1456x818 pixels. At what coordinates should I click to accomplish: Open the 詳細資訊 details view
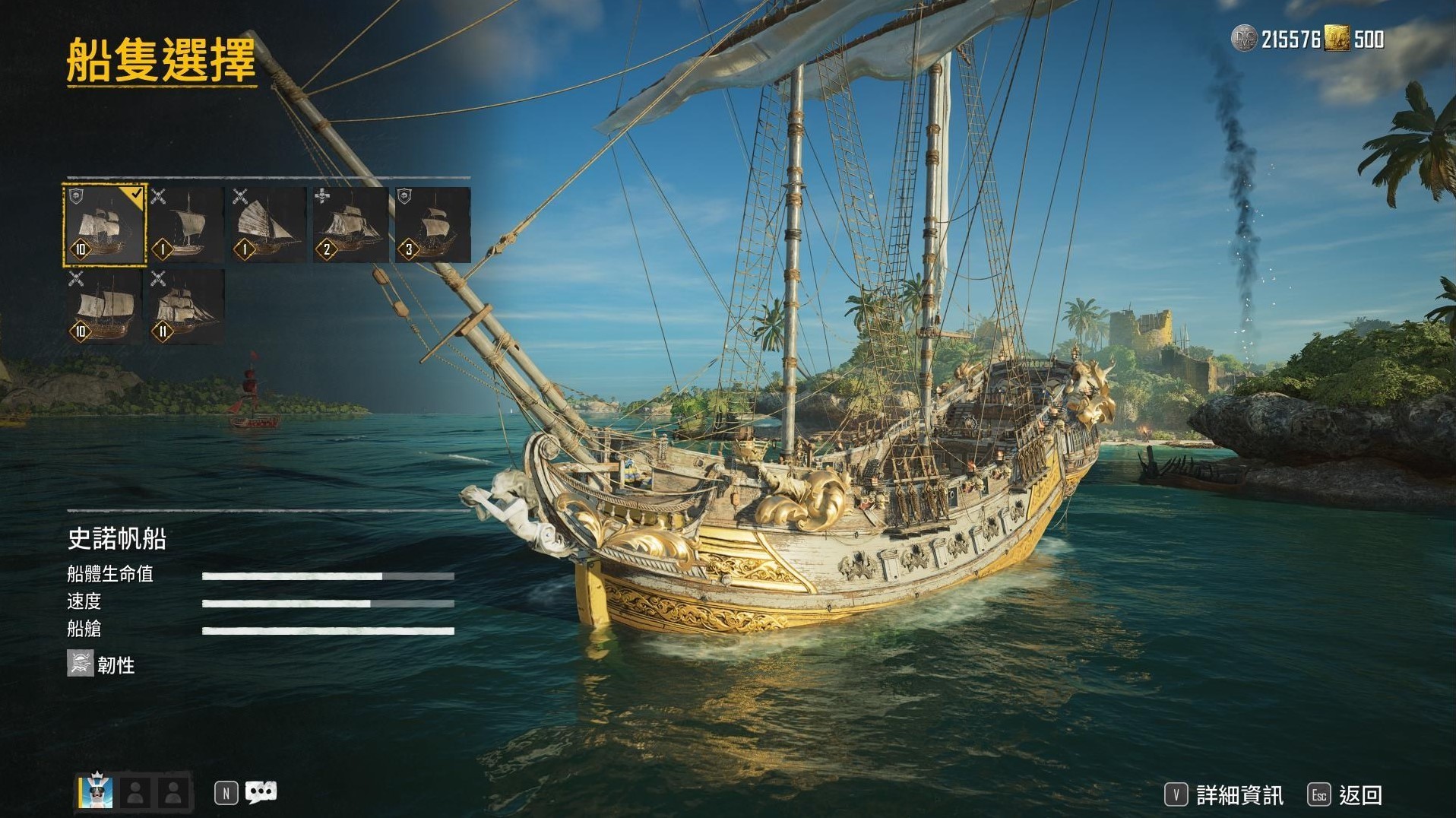tap(1225, 795)
